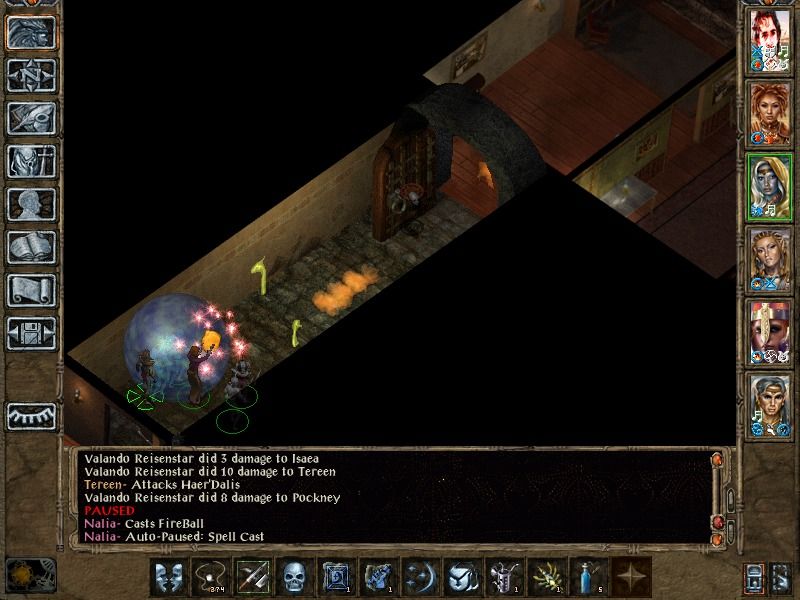
Task: Open the inventory screen
Action: (32, 161)
